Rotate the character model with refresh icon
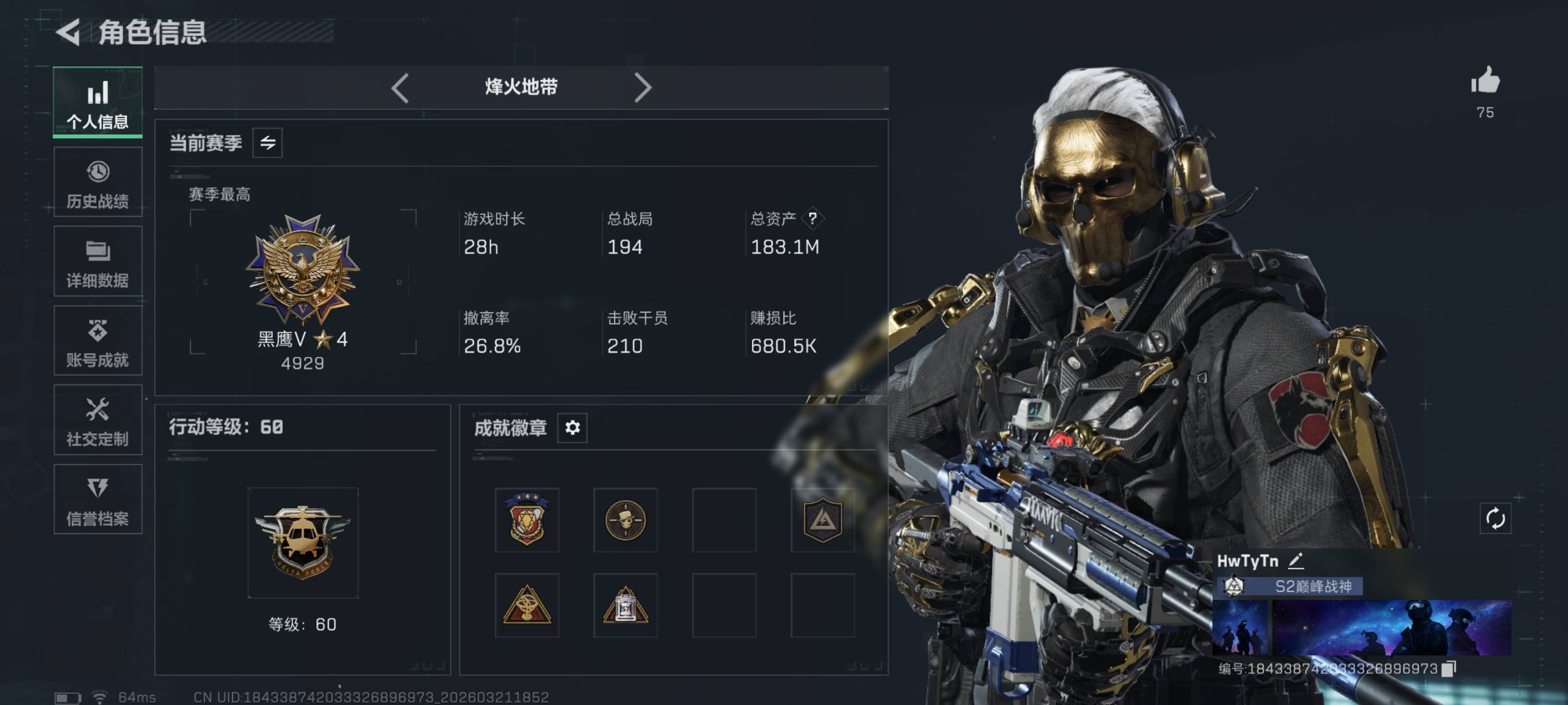Viewport: 1568px width, 705px height. coord(1495,518)
